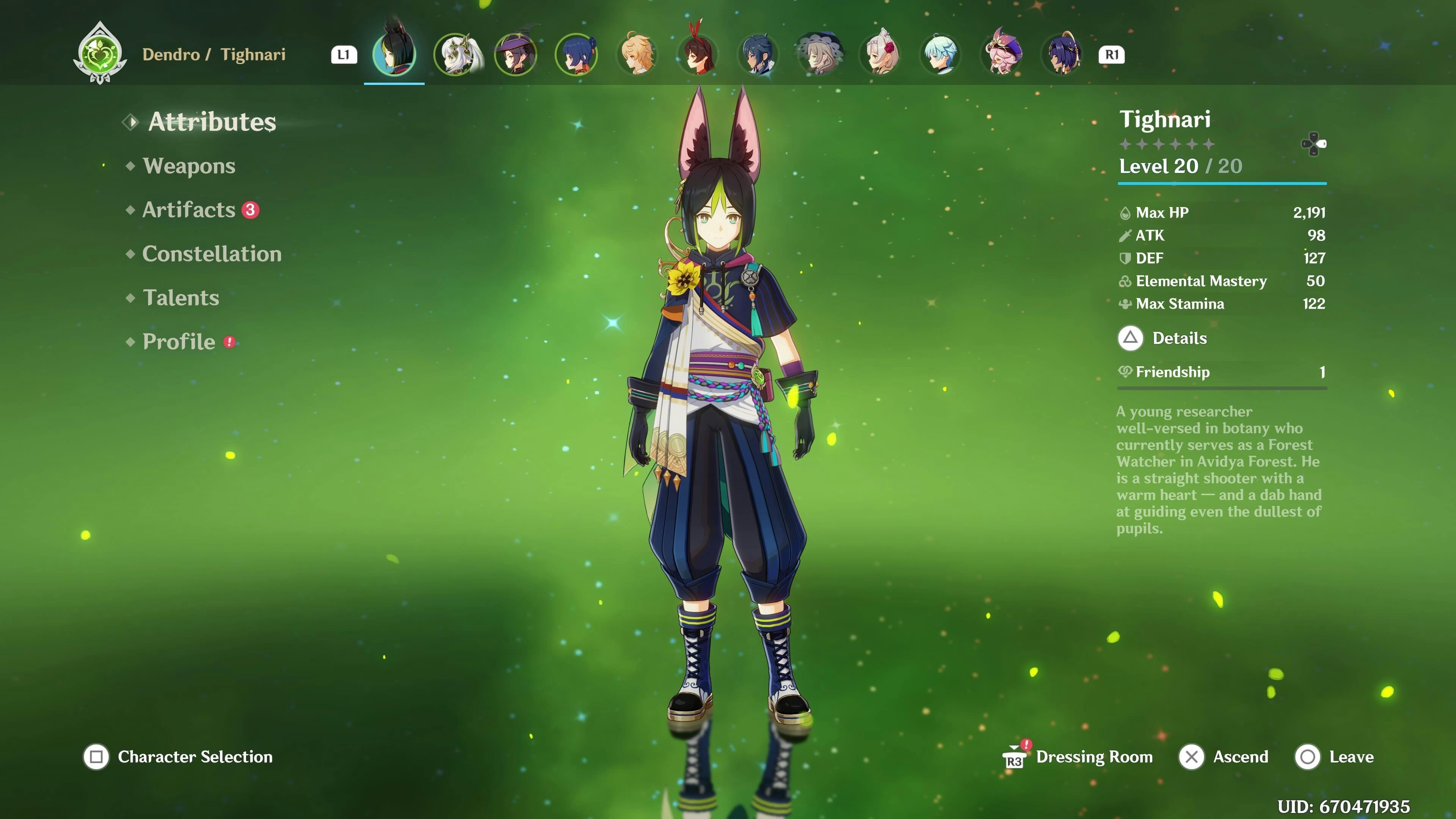Choose Candace's dark blue hair portrait
The width and height of the screenshot is (1456, 819).
point(1062,54)
